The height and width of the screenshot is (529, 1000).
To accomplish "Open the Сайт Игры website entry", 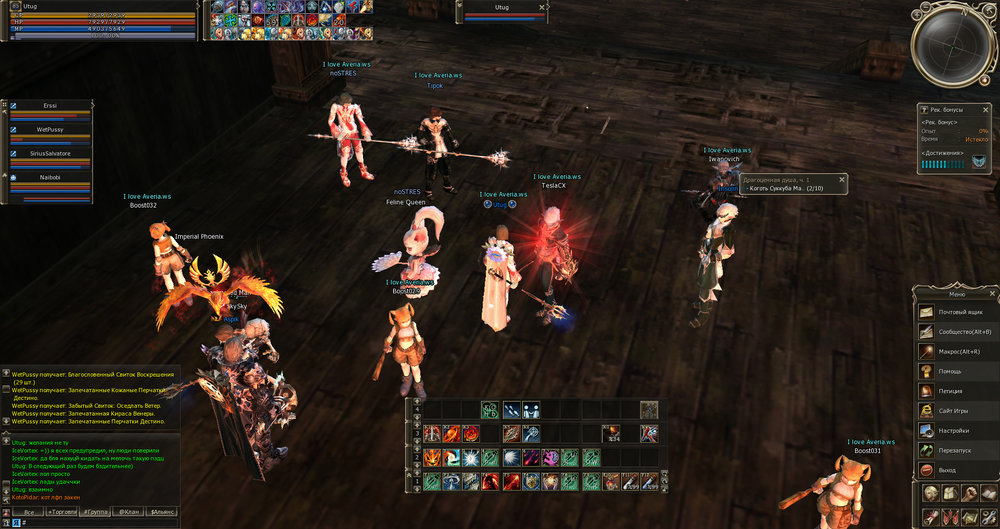I will (957, 411).
